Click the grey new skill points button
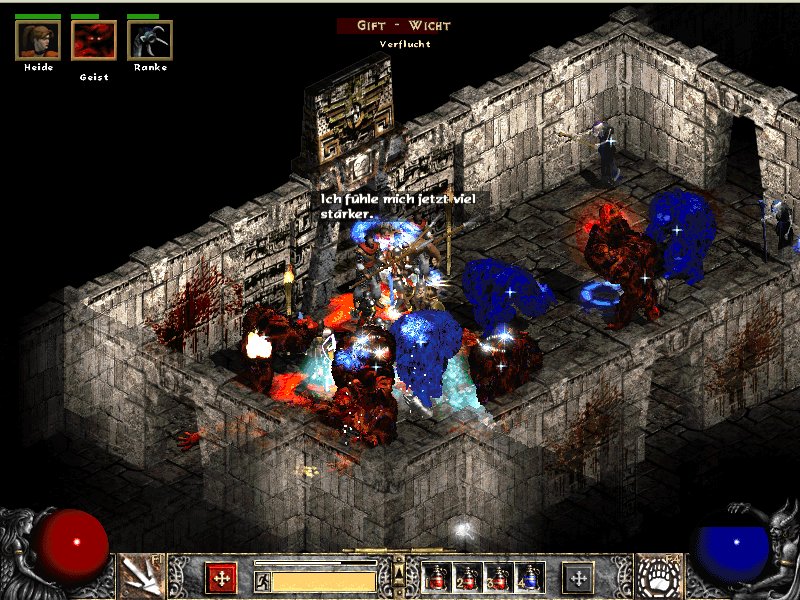Screen dimensions: 800x600 578,578
